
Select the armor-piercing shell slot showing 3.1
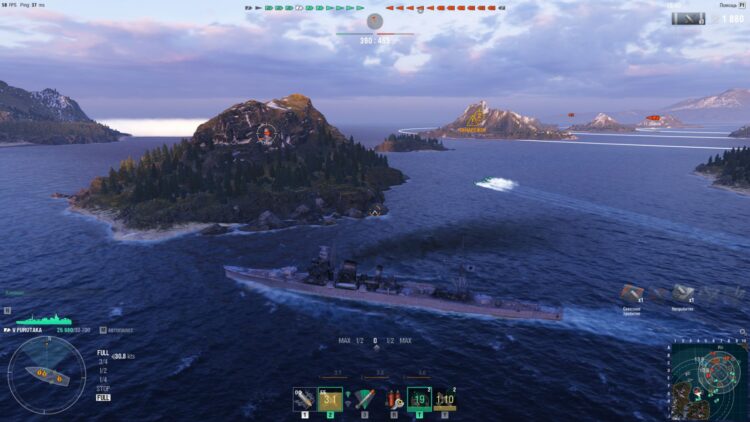[x=330, y=399]
